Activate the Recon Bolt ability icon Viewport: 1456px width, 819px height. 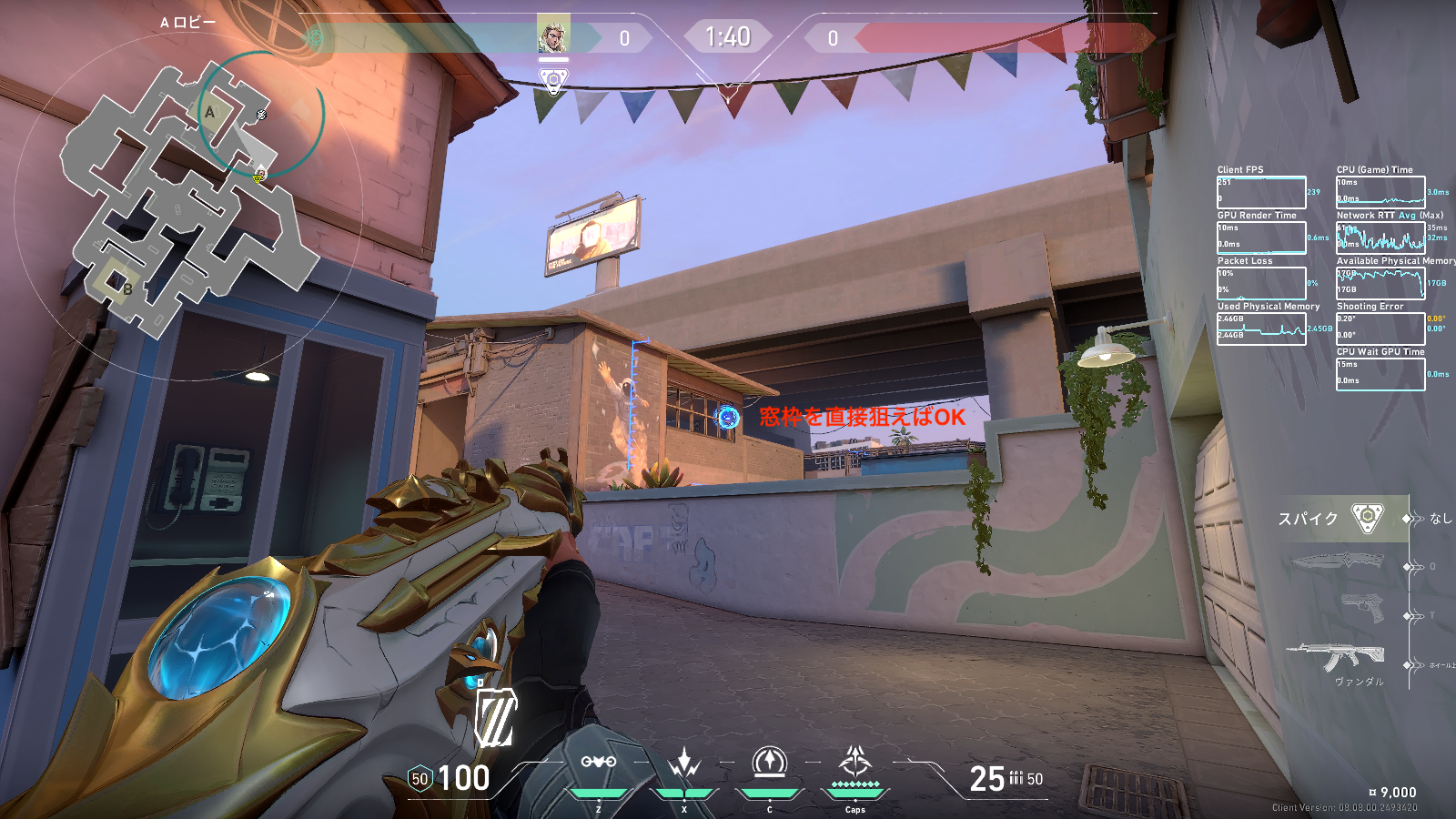(x=769, y=763)
